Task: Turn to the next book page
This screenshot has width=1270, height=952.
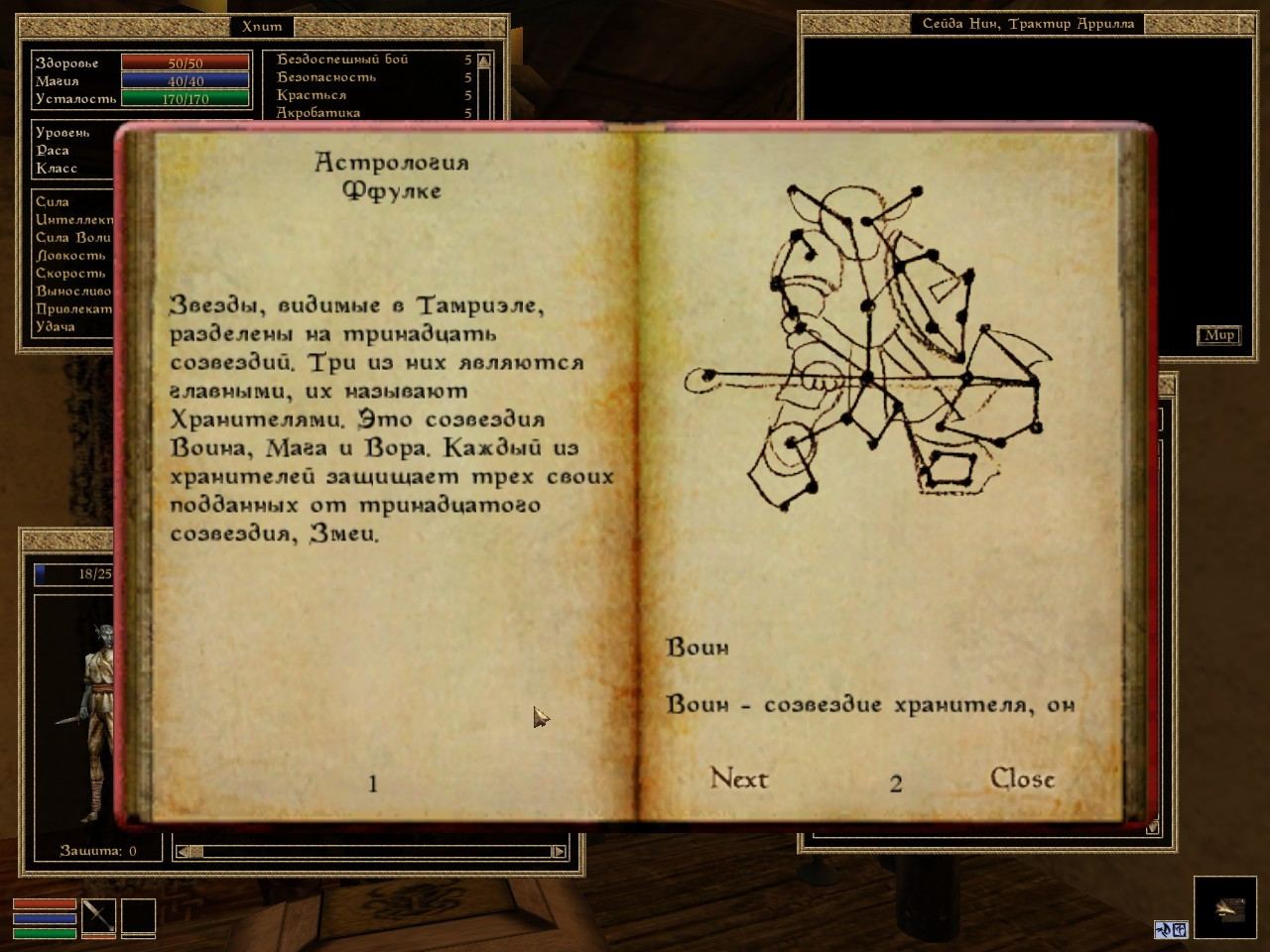Action: pos(739,778)
